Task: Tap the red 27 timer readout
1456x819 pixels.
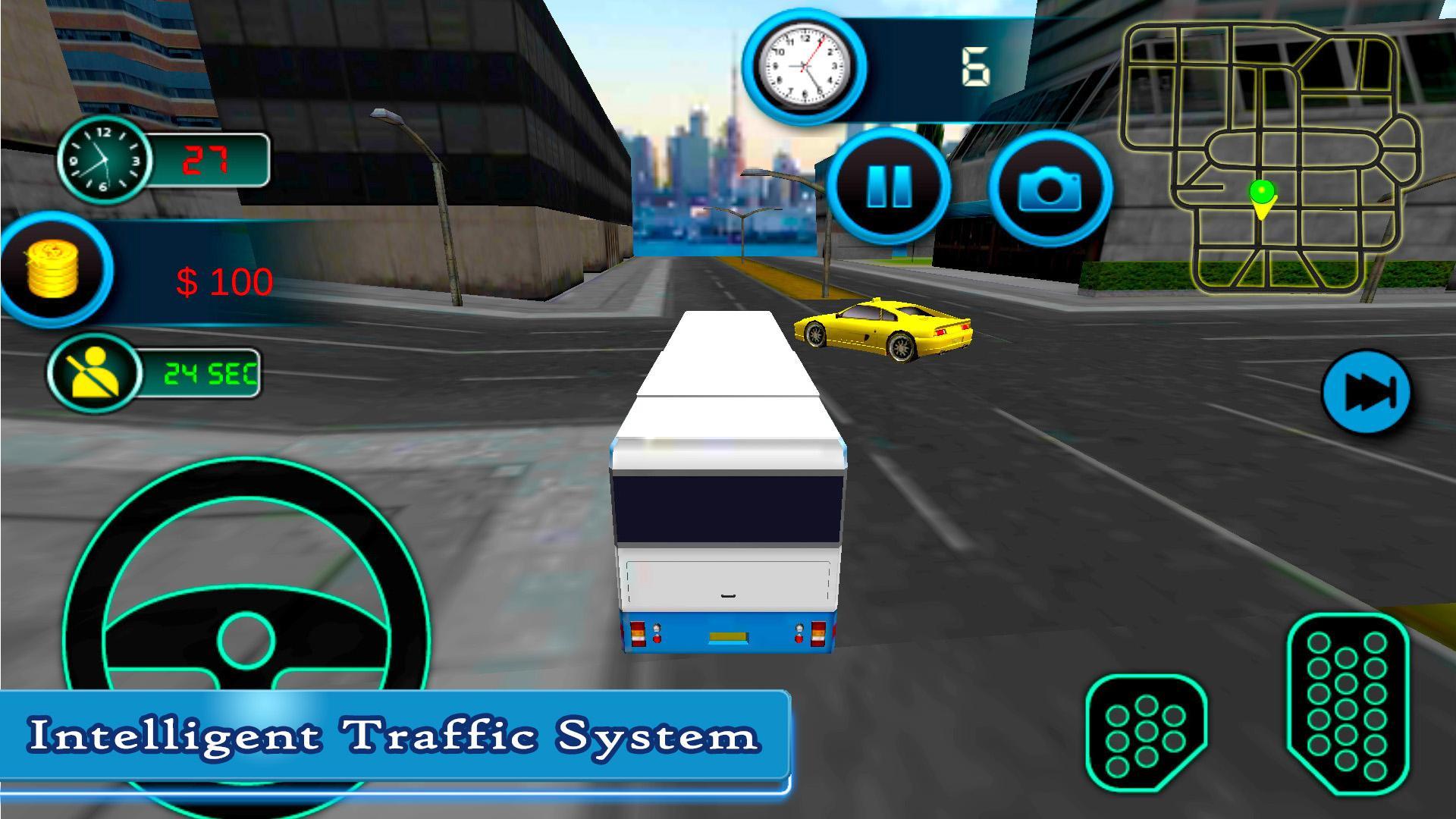Action: [210, 158]
